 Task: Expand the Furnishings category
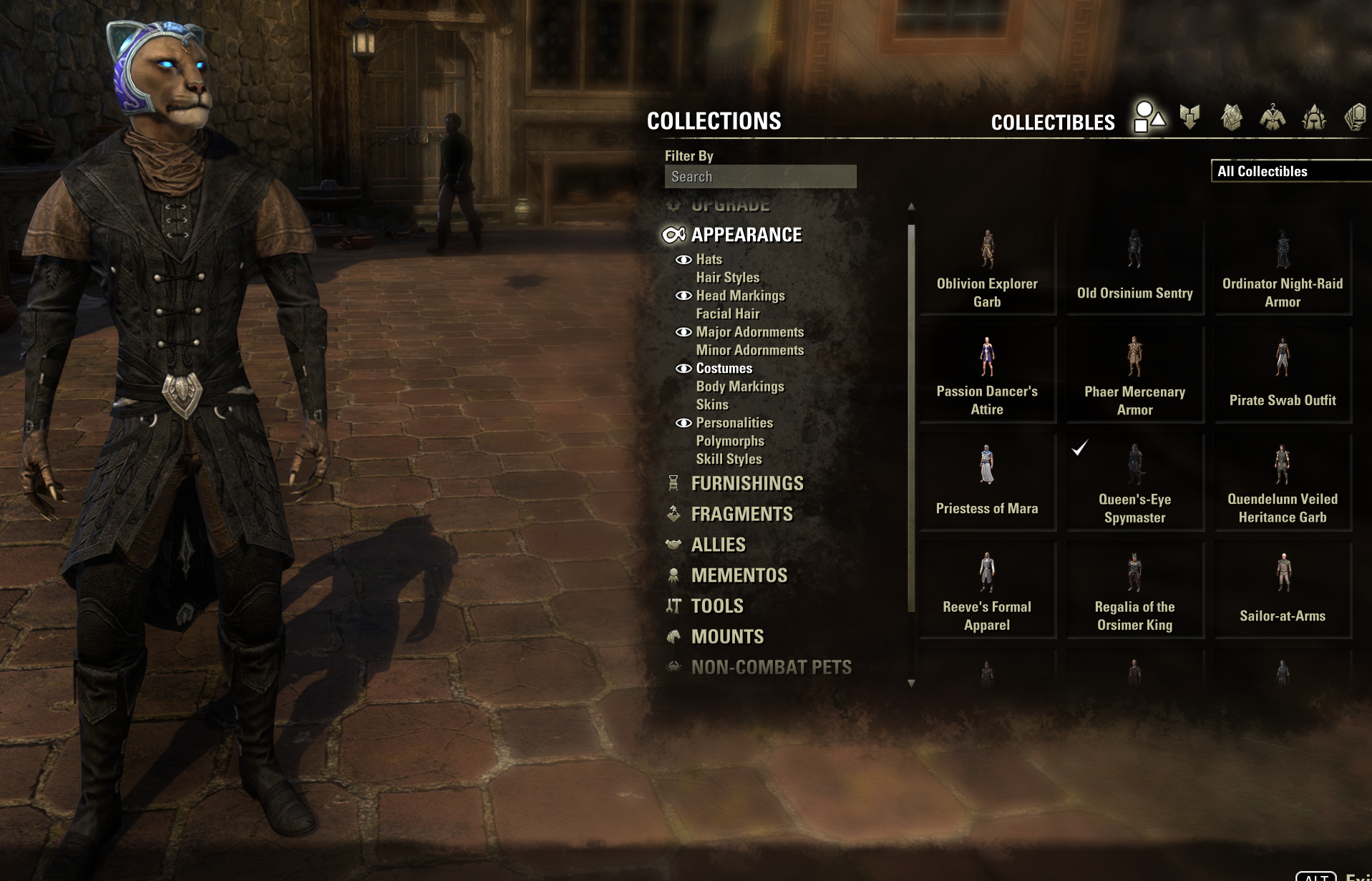tap(746, 484)
